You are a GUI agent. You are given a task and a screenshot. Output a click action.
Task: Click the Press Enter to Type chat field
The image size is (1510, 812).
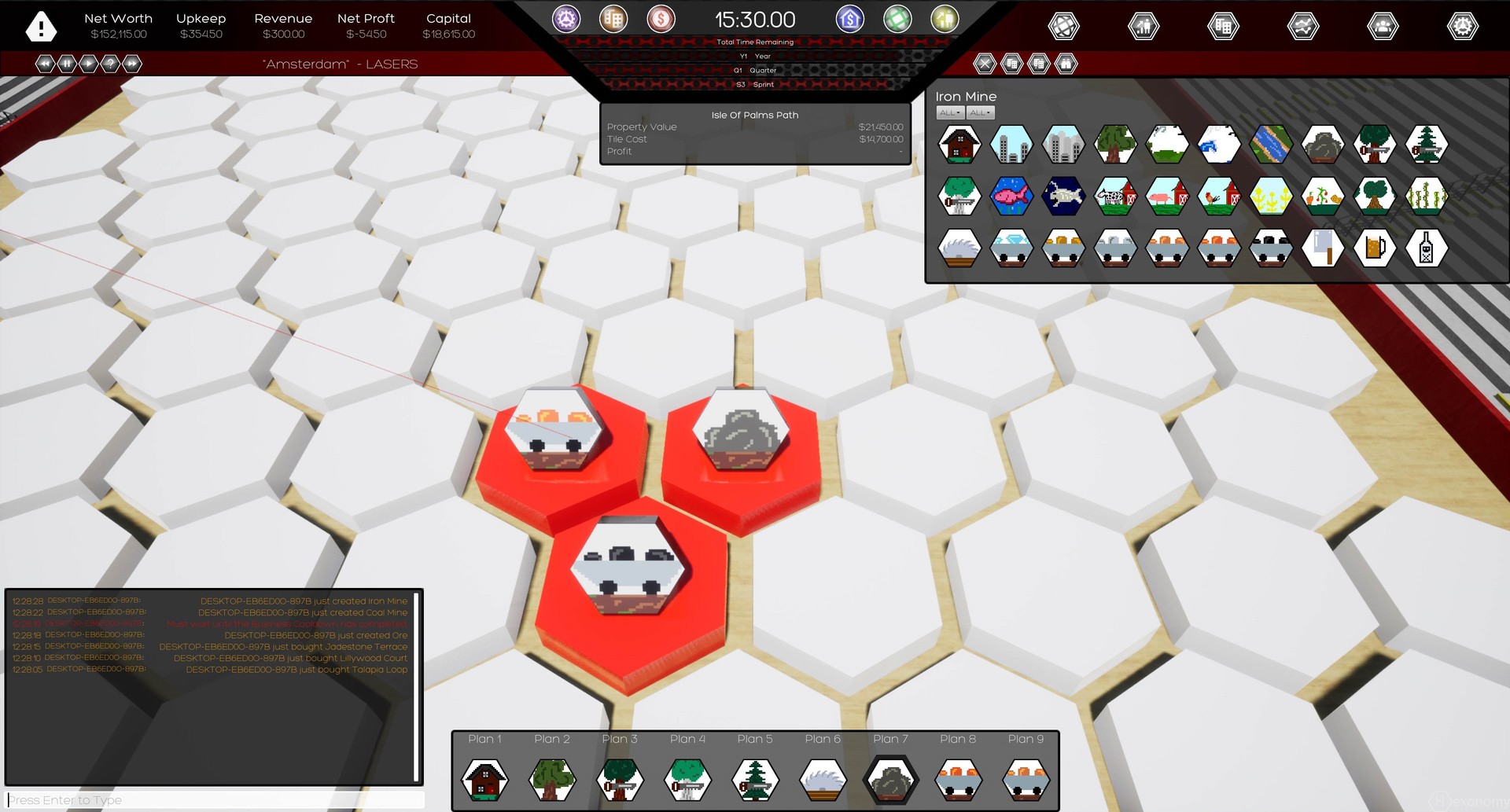coord(212,799)
